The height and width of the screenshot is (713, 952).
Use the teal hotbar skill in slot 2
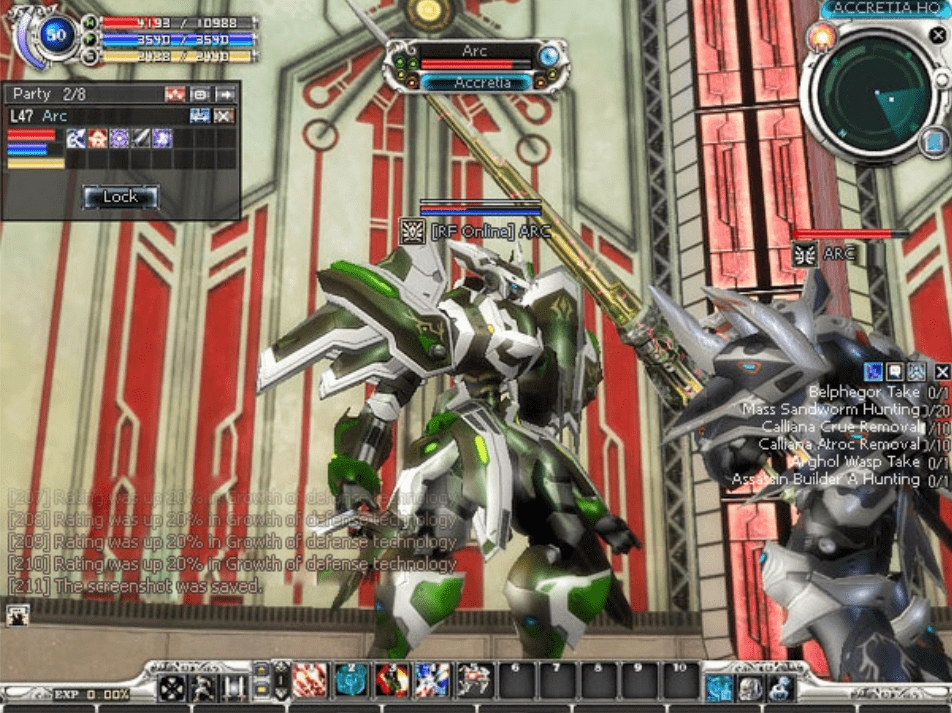pos(351,681)
